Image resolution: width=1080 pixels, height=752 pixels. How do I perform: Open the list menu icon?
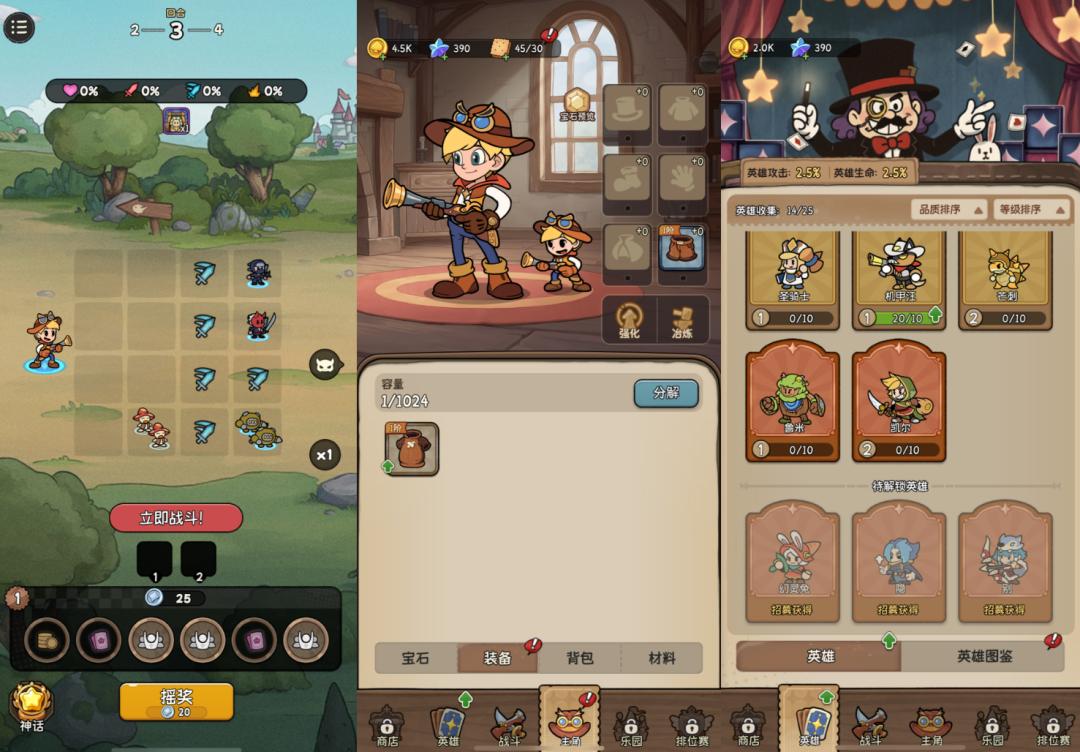[19, 27]
